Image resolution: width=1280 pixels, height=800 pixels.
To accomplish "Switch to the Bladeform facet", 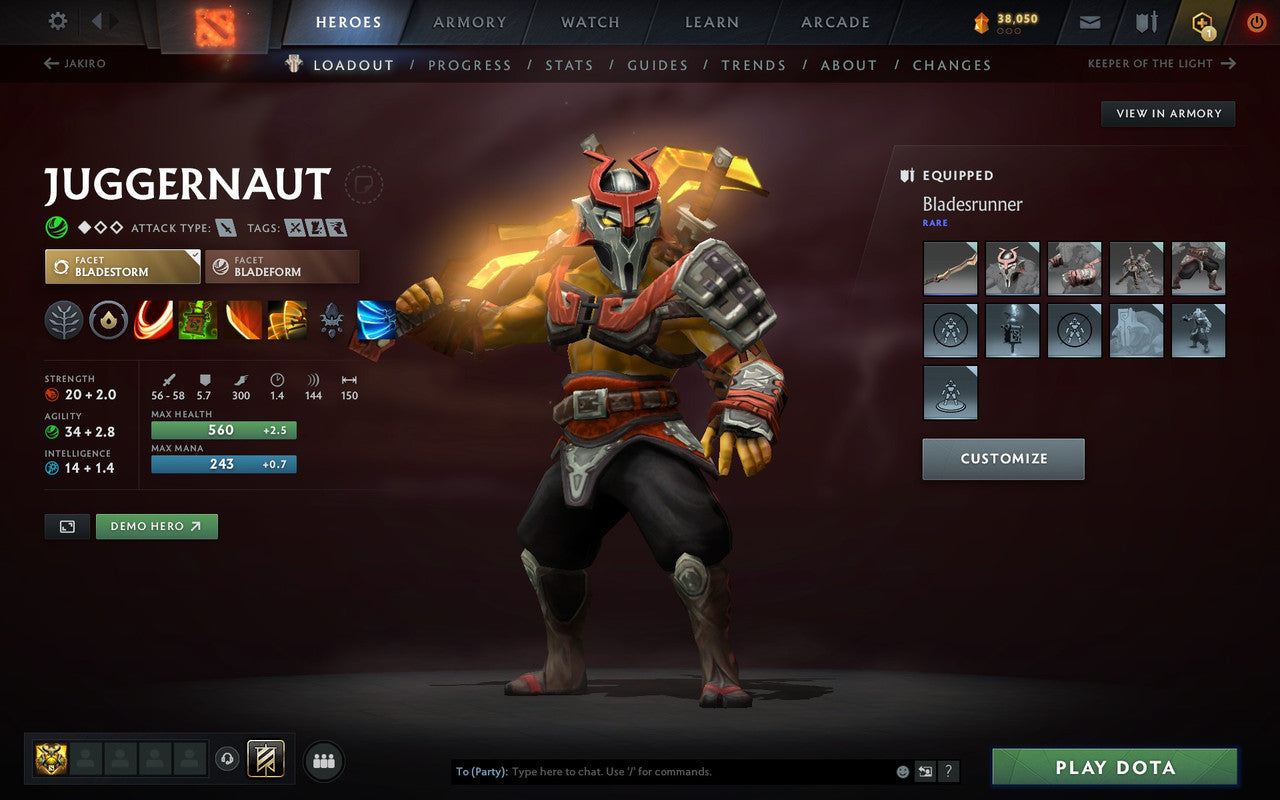I will (x=281, y=266).
